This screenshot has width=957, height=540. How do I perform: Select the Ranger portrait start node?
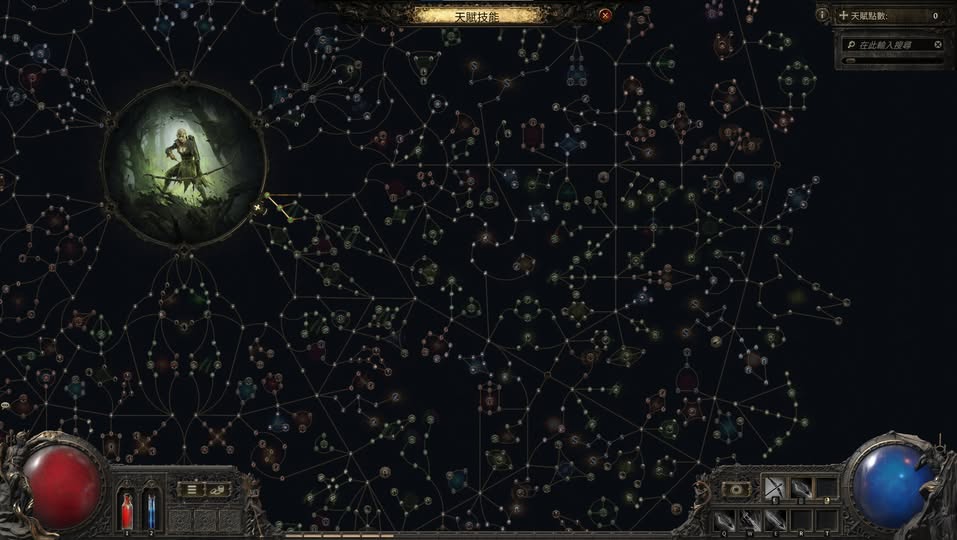(x=184, y=164)
